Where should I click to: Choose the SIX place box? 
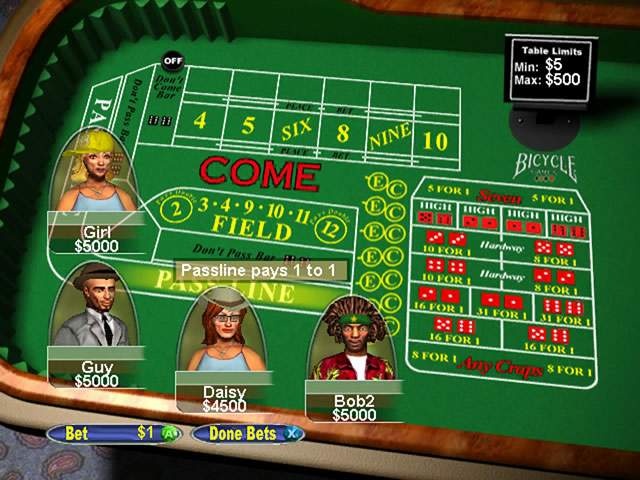[x=297, y=131]
